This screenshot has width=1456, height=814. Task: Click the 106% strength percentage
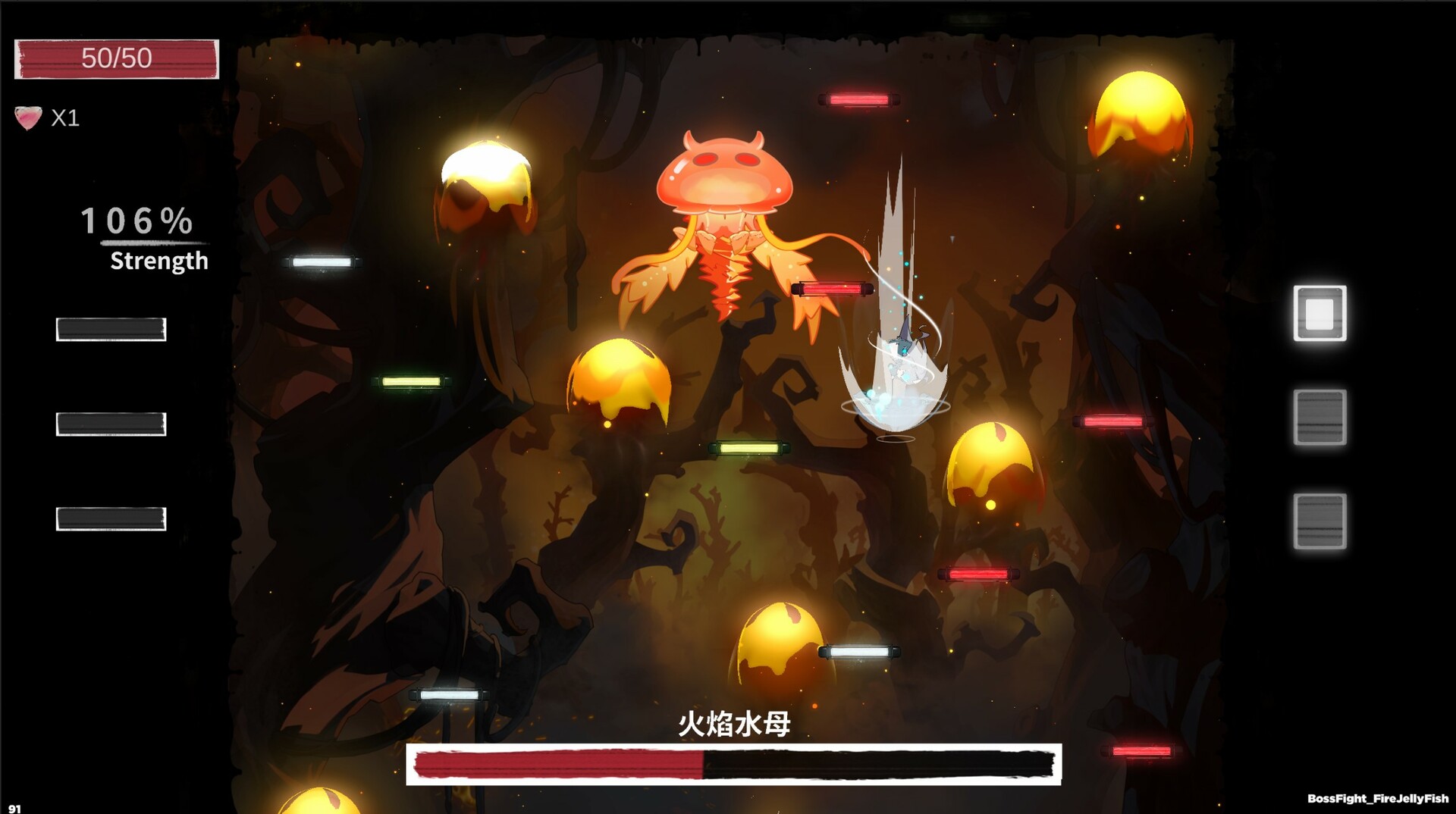point(136,222)
